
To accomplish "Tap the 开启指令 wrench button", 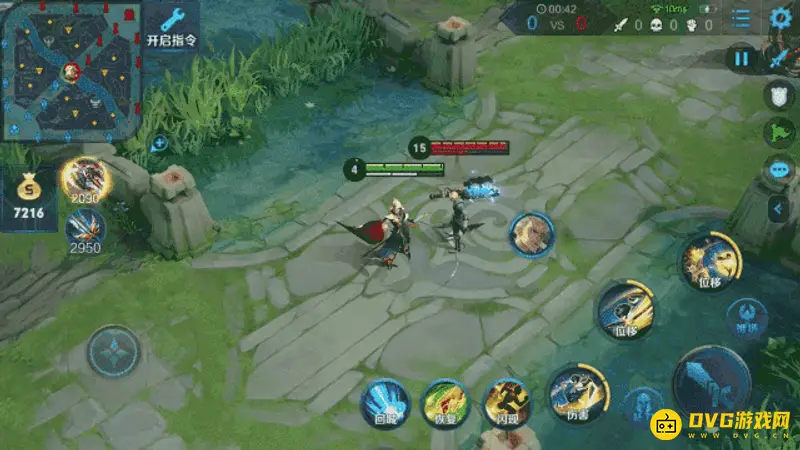I will coord(171,26).
